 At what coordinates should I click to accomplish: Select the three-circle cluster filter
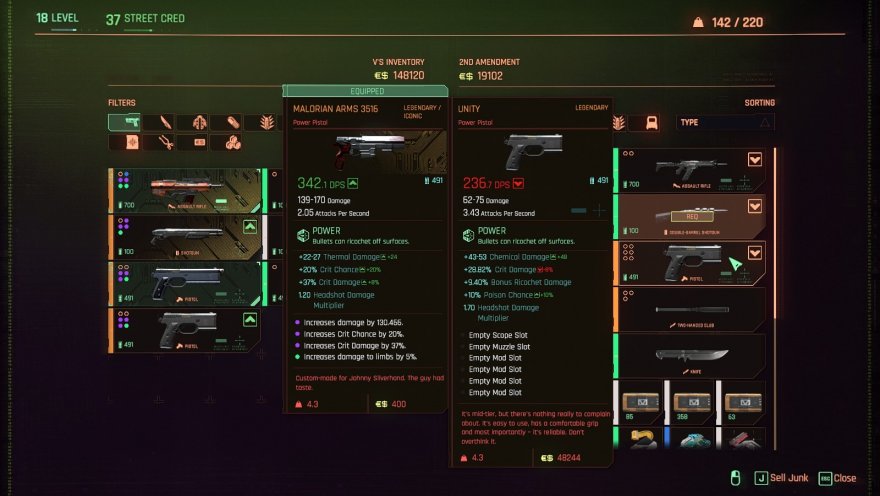click(x=232, y=143)
